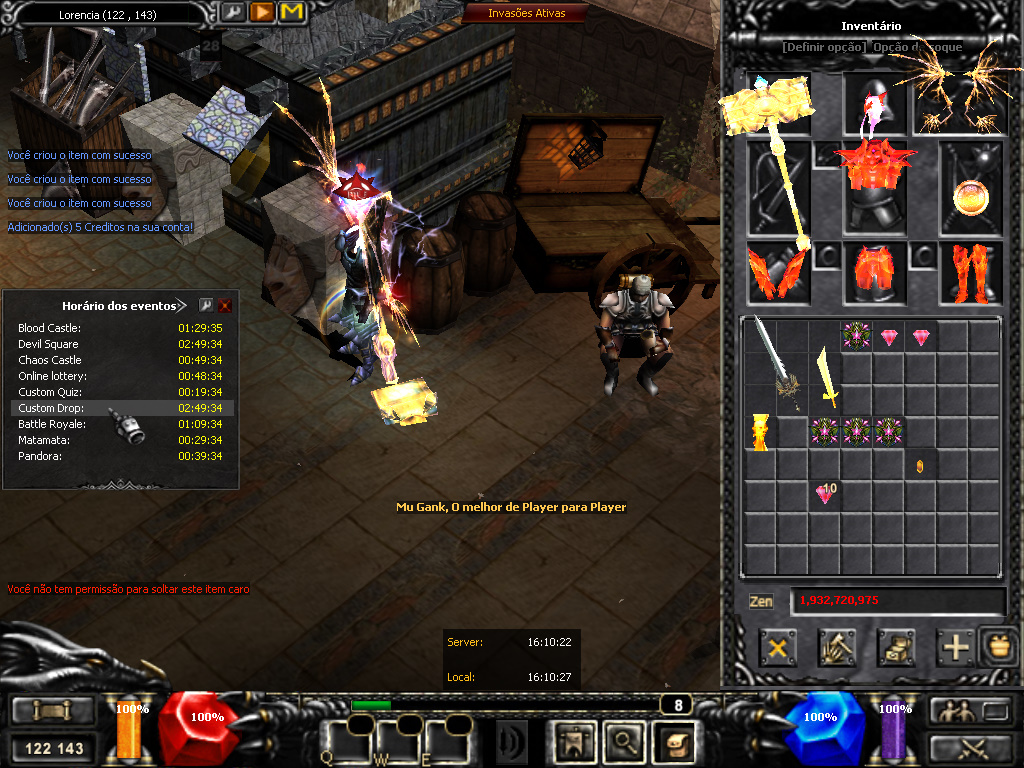The width and height of the screenshot is (1024, 768).
Task: Open the wrench settings in the top bar
Action: pos(232,12)
